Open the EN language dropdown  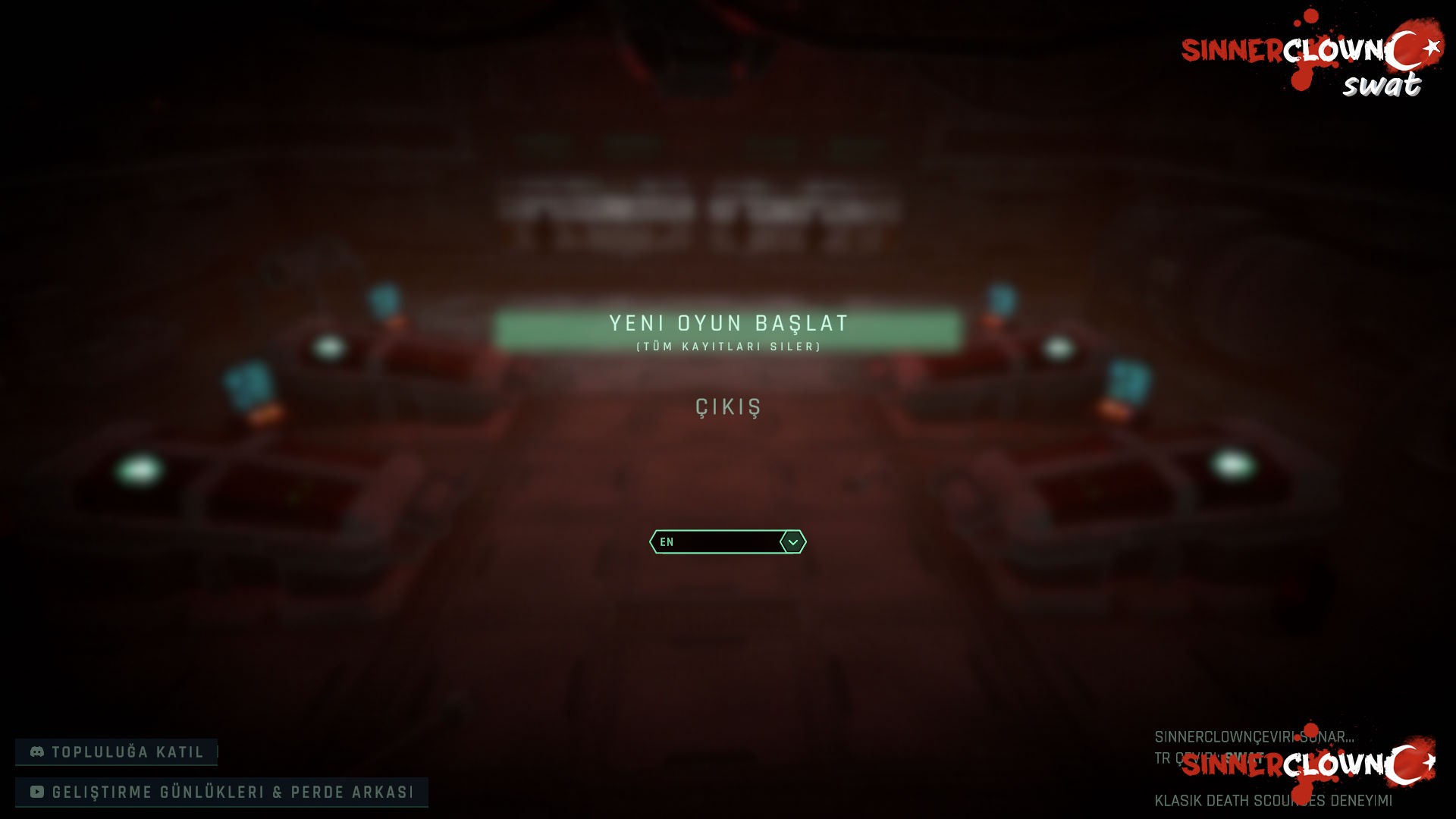click(x=726, y=542)
